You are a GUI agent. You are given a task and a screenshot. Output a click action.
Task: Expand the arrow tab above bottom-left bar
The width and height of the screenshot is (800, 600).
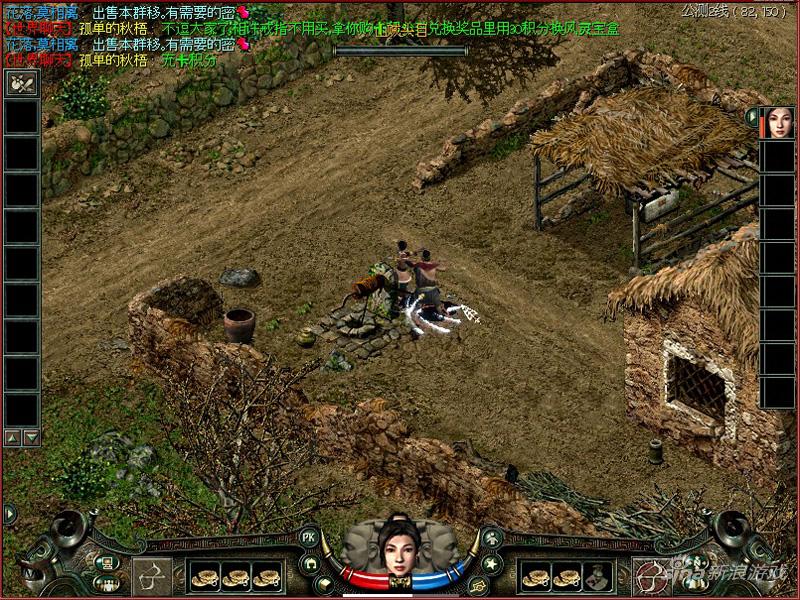point(10,514)
